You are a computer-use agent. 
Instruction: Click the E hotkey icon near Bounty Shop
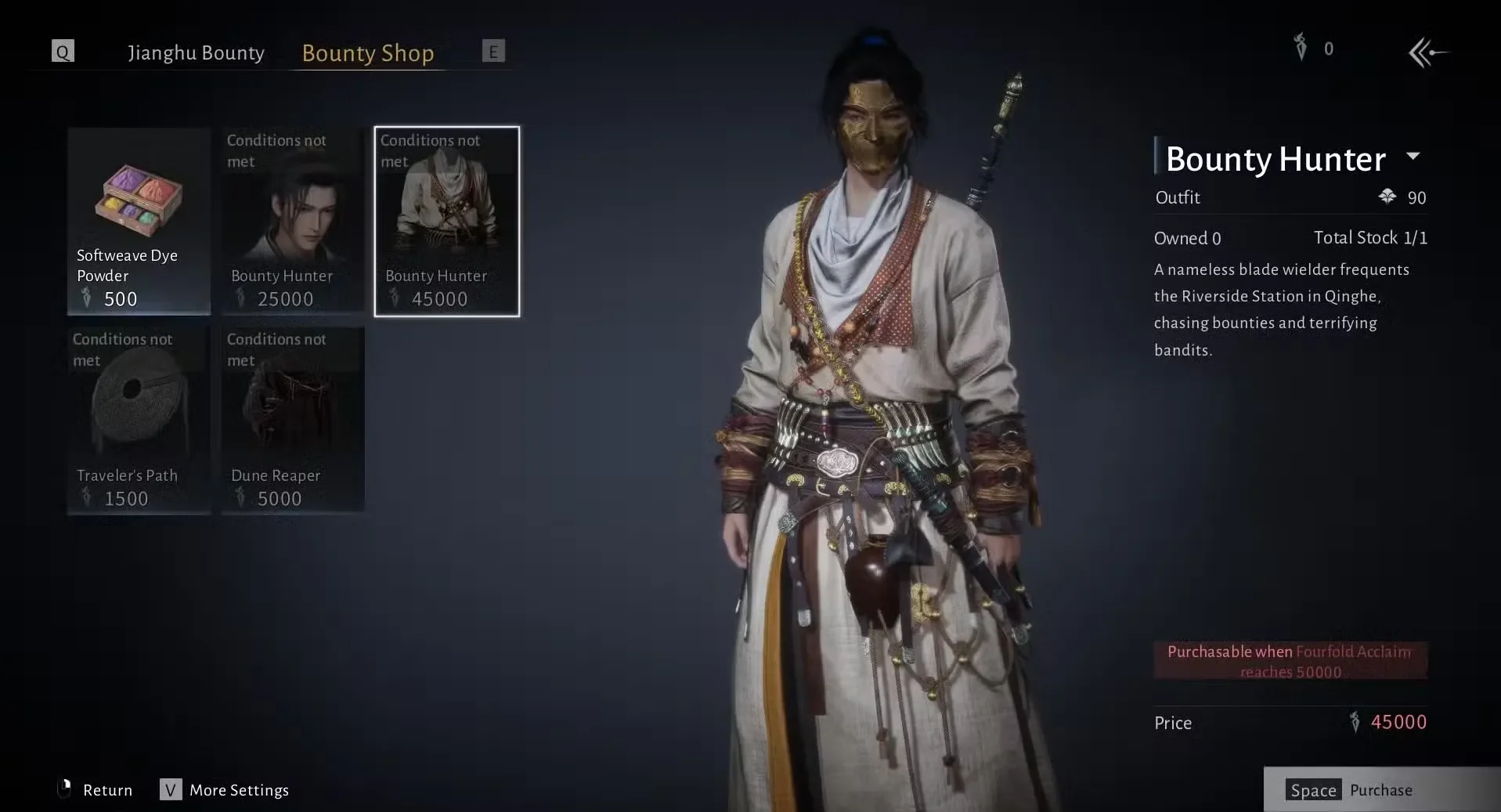pos(493,51)
